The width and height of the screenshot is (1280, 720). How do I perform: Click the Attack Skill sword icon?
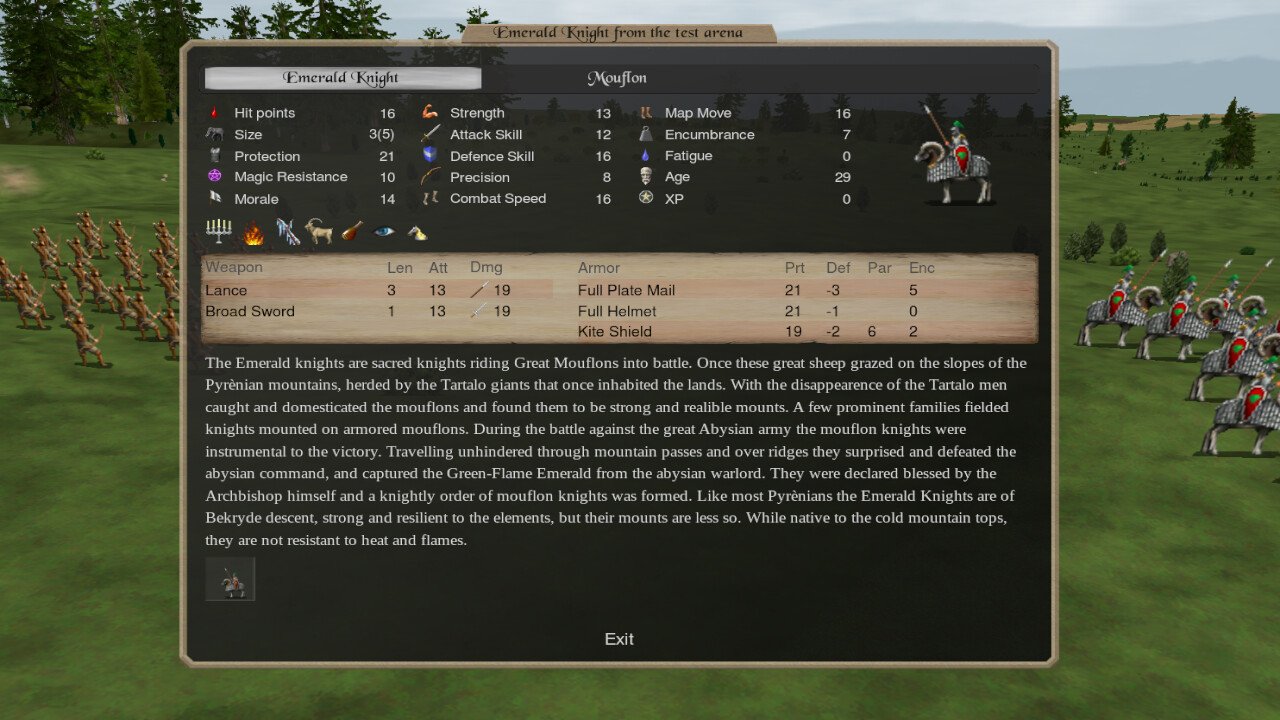click(x=428, y=134)
